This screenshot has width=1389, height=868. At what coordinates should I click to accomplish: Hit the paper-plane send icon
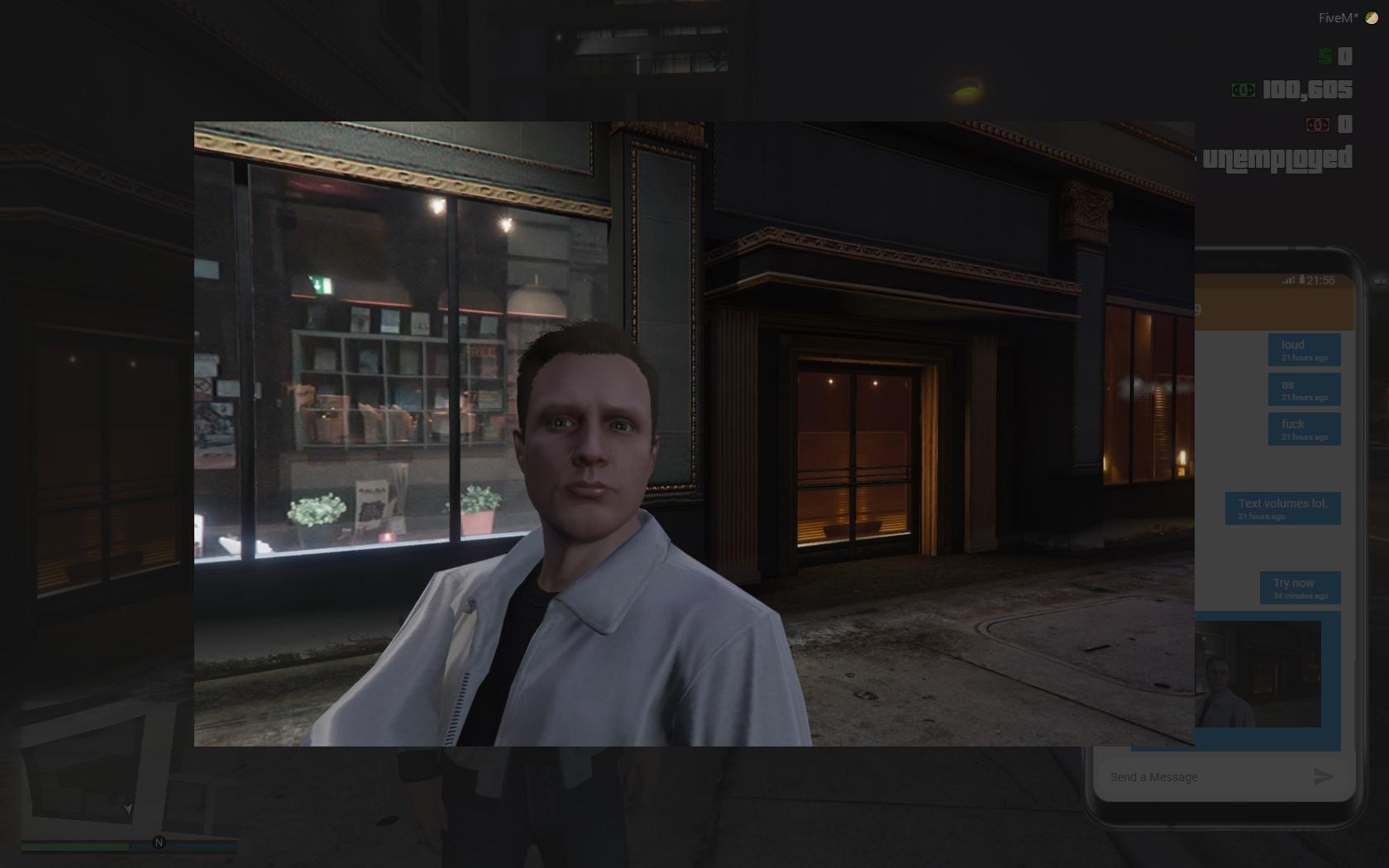pyautogui.click(x=1323, y=777)
